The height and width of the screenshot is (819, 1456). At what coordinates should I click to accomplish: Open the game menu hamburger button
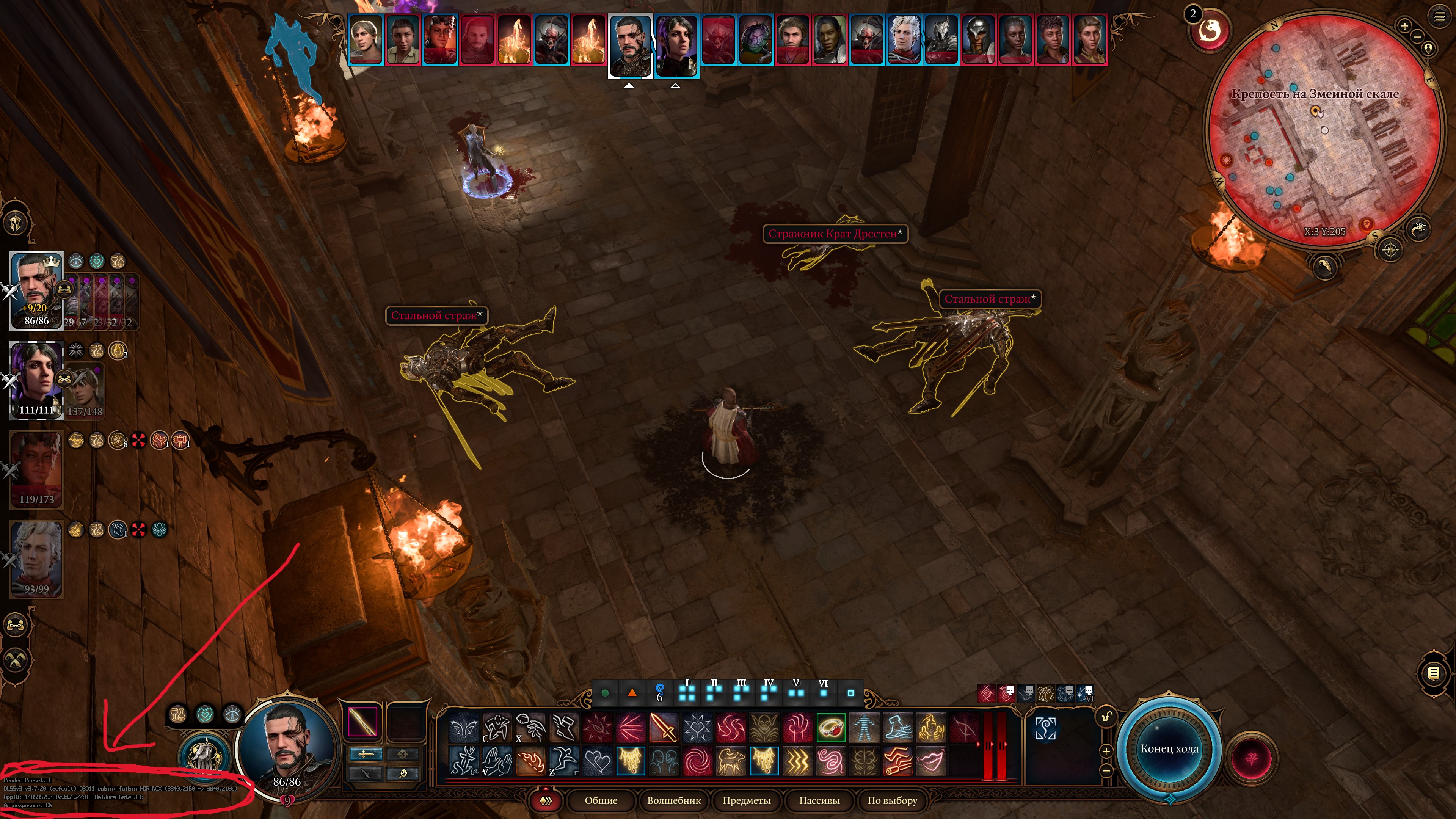click(1439, 17)
